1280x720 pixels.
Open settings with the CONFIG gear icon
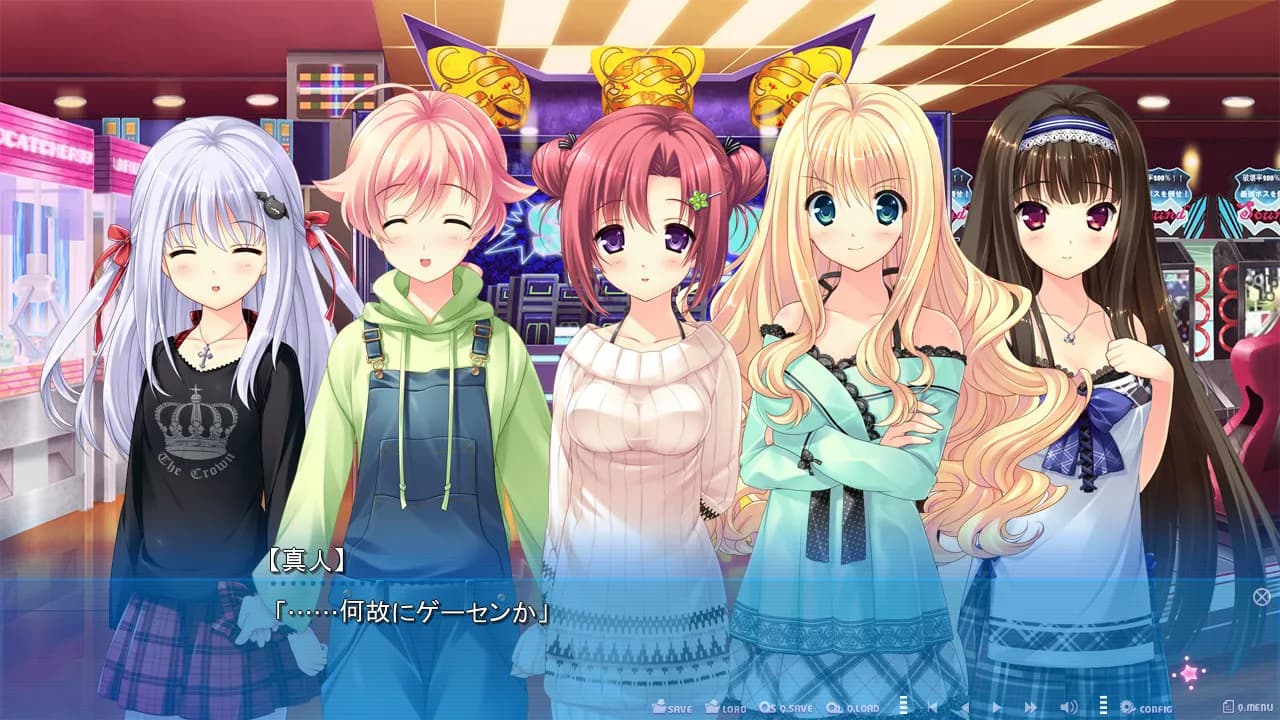(1127, 705)
